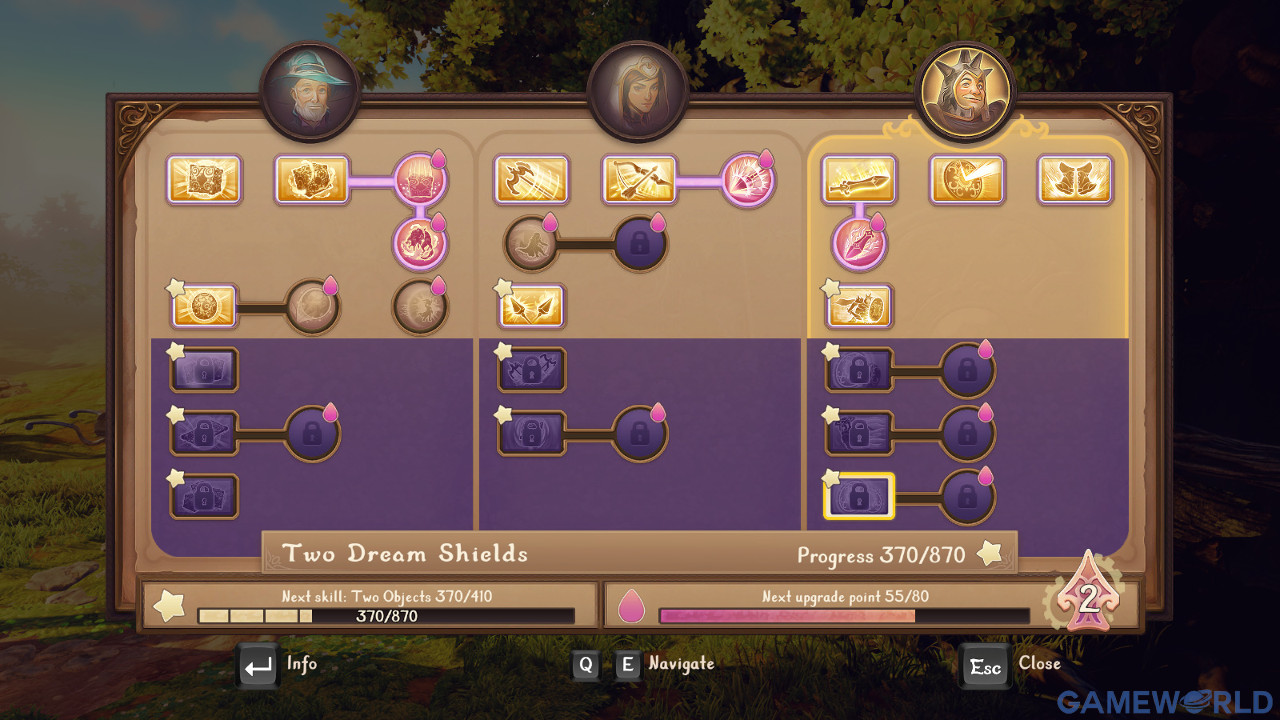Select the knight's stomp boots skill
The image size is (1280, 720).
[x=1075, y=180]
